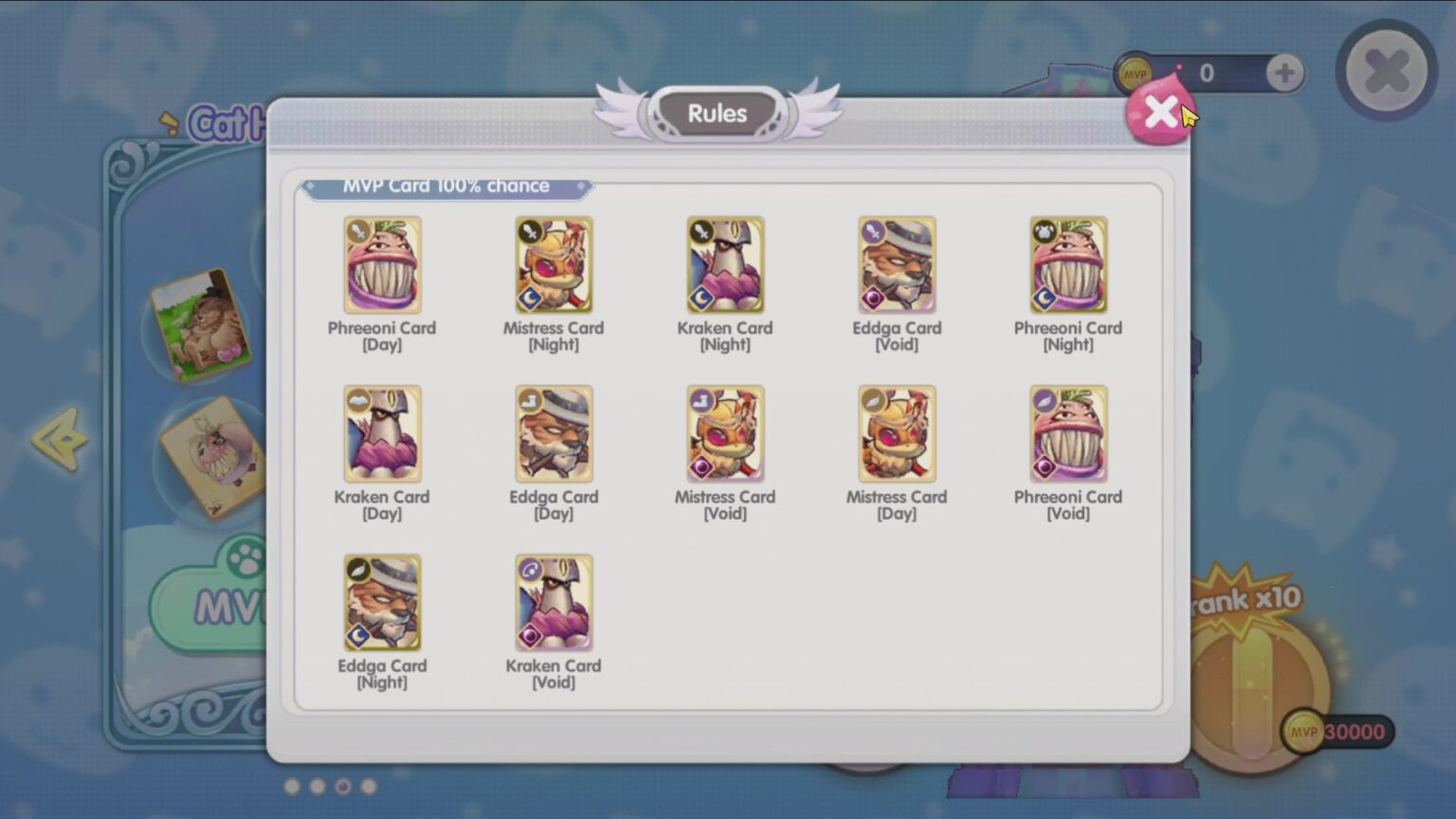Select the highlighted third pagination dot
This screenshot has width=1456, height=819.
[x=343, y=785]
